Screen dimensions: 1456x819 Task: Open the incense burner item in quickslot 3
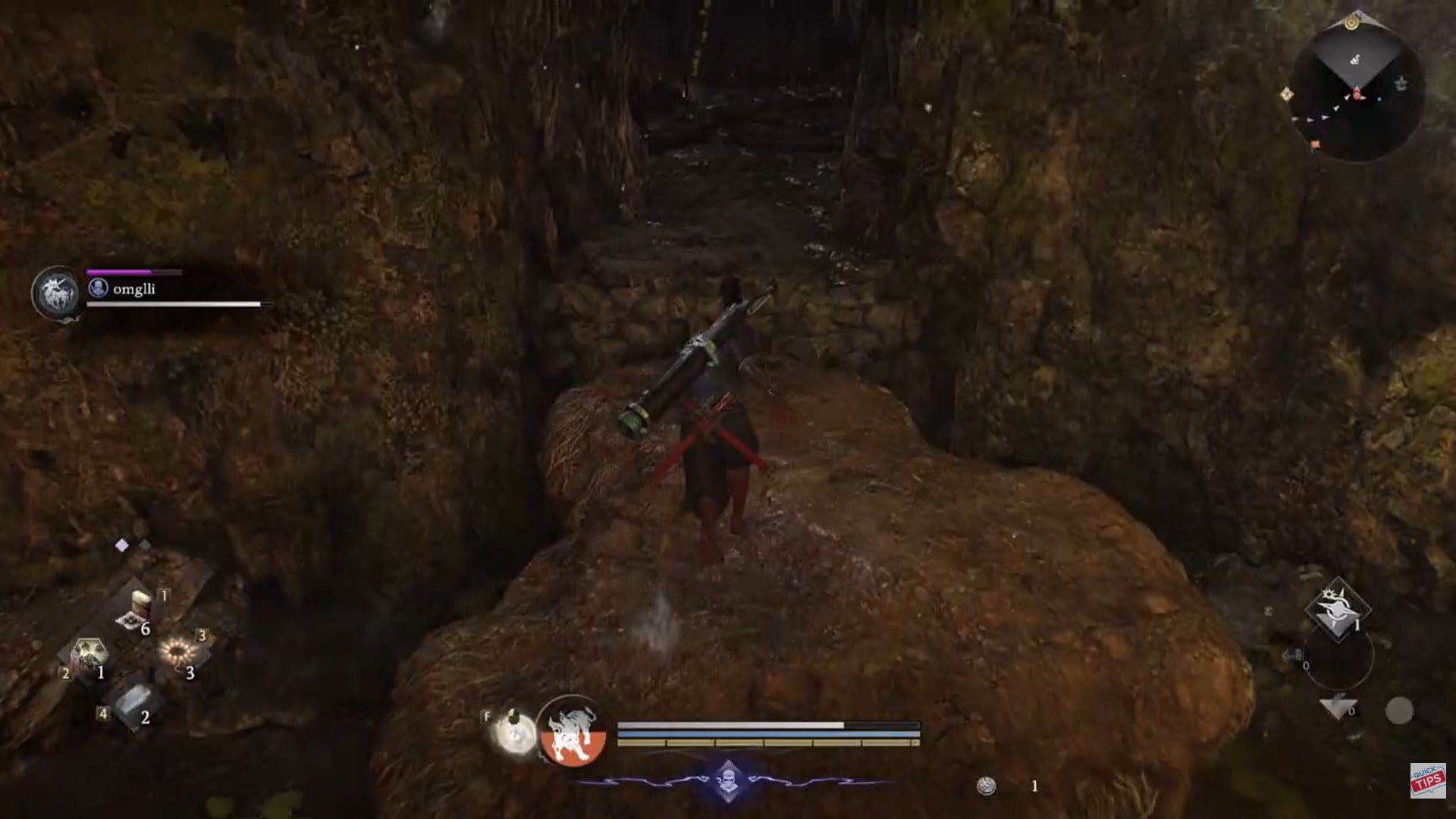click(178, 651)
